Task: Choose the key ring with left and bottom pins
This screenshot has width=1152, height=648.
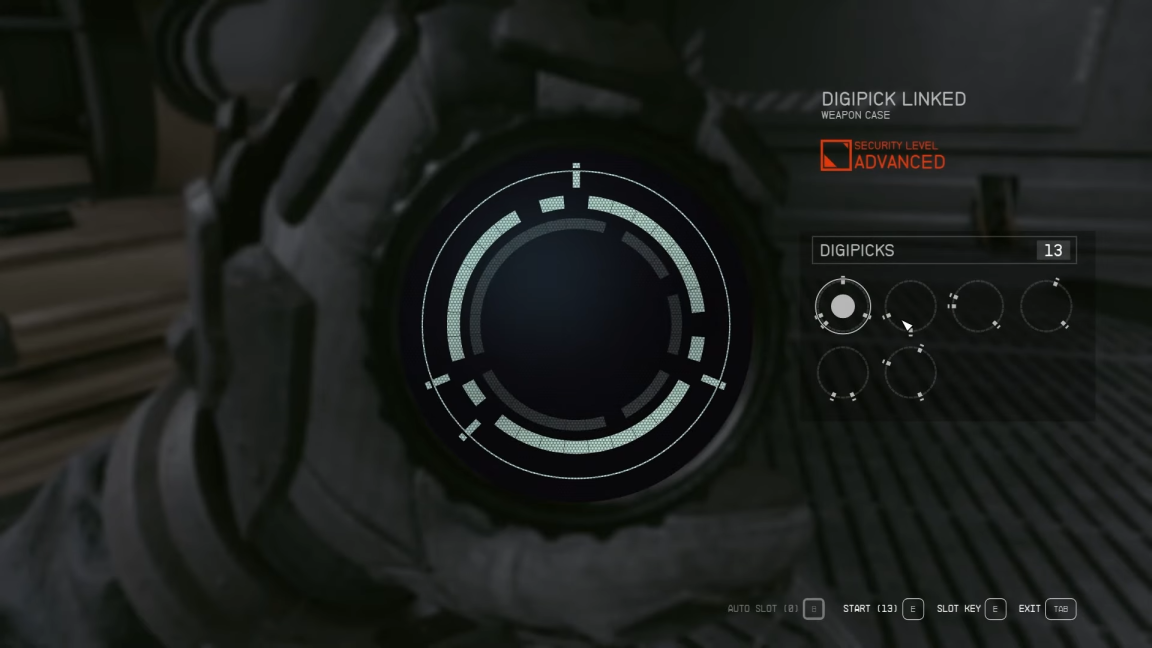Action: pos(910,306)
